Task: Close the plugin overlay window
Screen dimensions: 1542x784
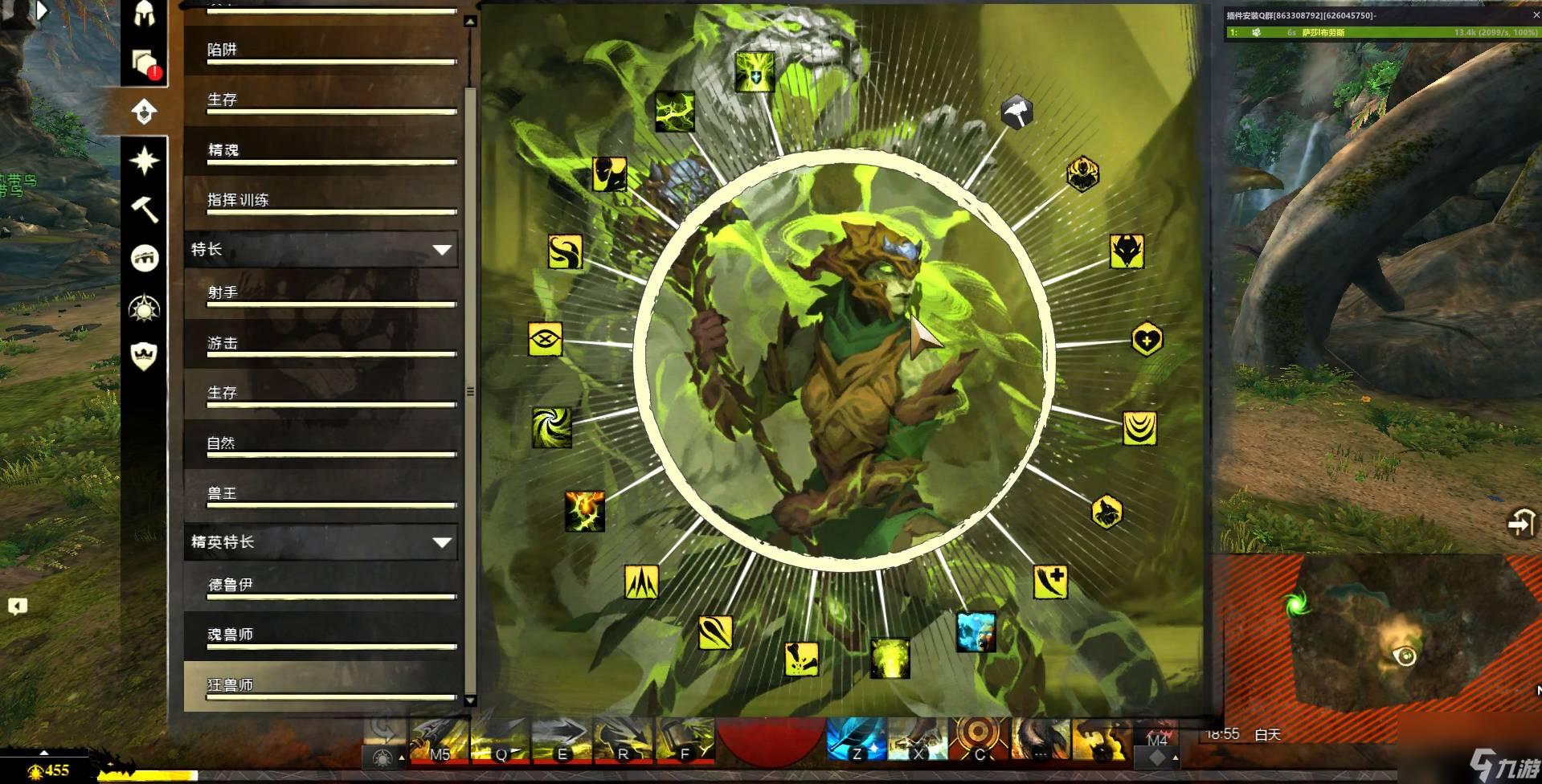Action: coord(1536,15)
